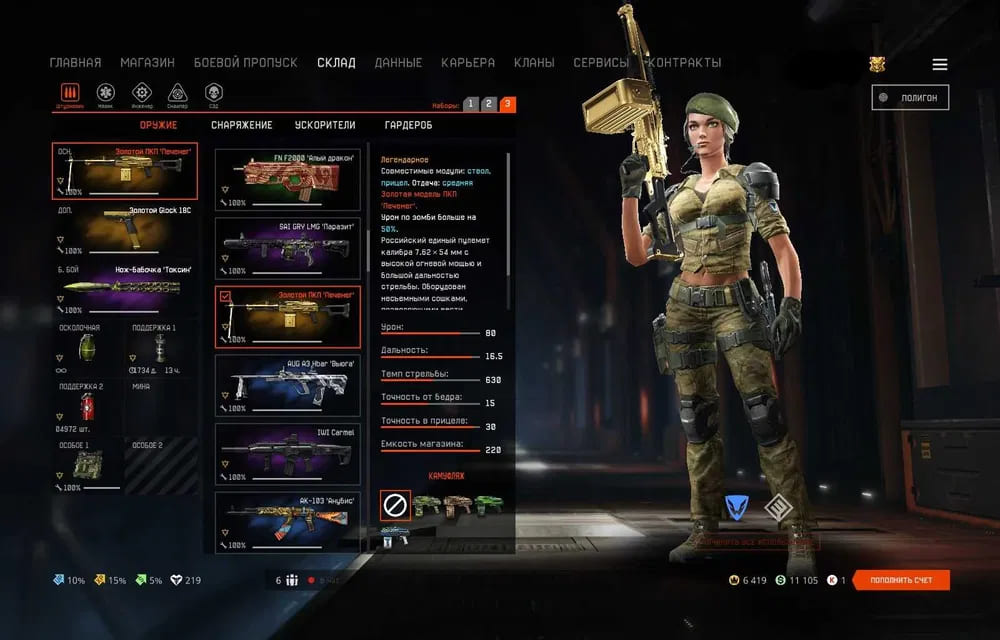This screenshot has width=1000, height=640.
Task: Open the КЛАНЫ clans menu
Action: click(x=534, y=62)
